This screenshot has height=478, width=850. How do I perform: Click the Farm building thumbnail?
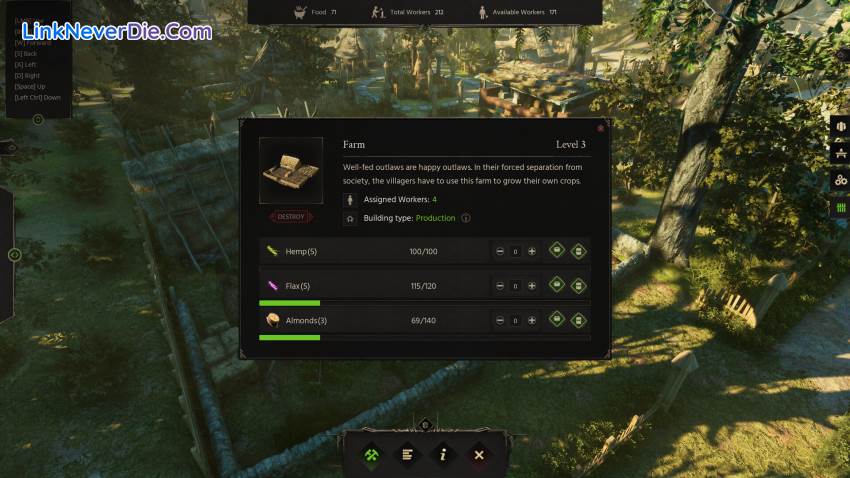tap(291, 171)
